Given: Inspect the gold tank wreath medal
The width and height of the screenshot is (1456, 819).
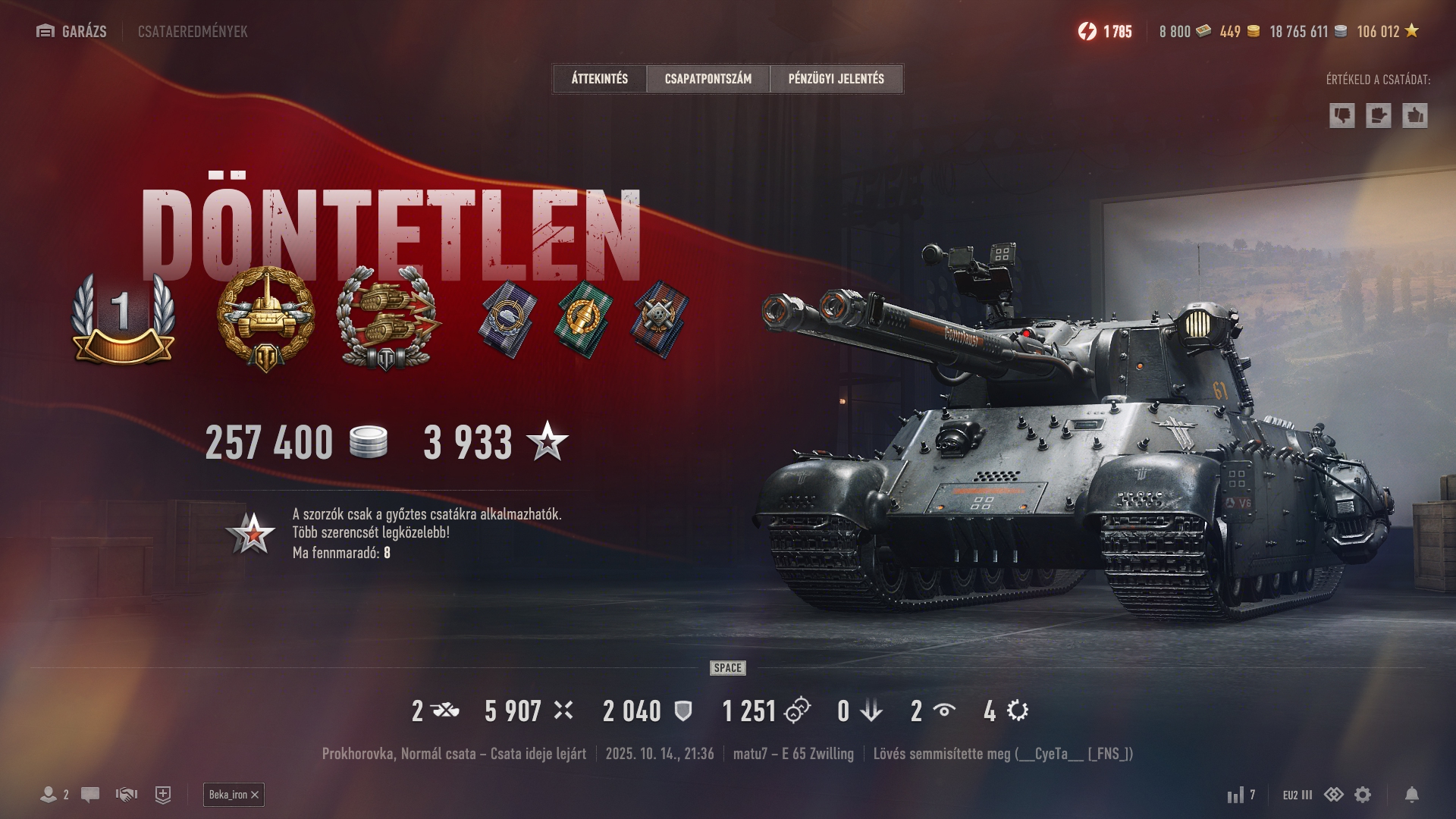Looking at the screenshot, I should [265, 318].
